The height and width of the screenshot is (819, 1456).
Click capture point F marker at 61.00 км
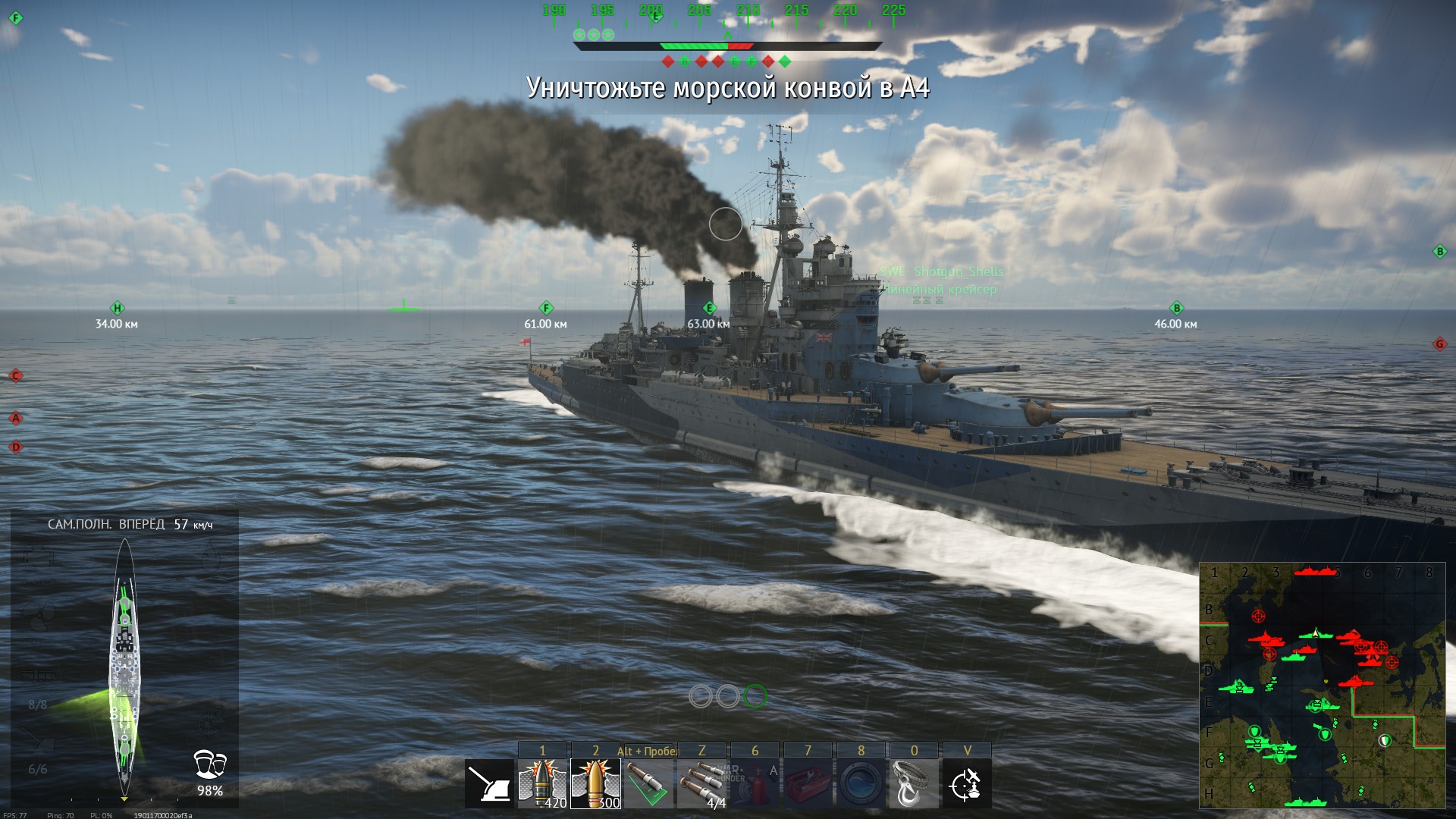pyautogui.click(x=546, y=308)
